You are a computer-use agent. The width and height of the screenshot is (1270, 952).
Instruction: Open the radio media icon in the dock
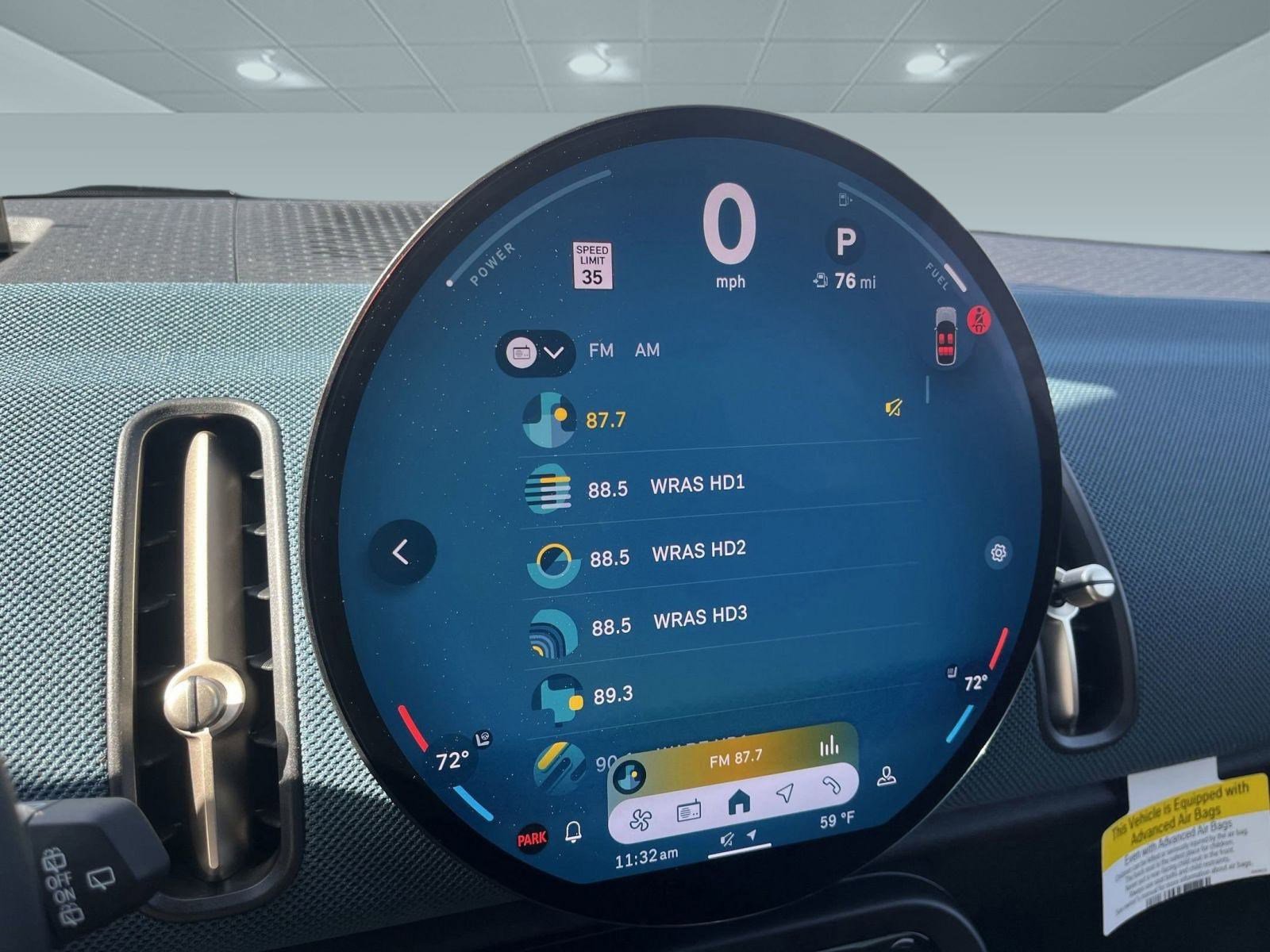coord(688,812)
